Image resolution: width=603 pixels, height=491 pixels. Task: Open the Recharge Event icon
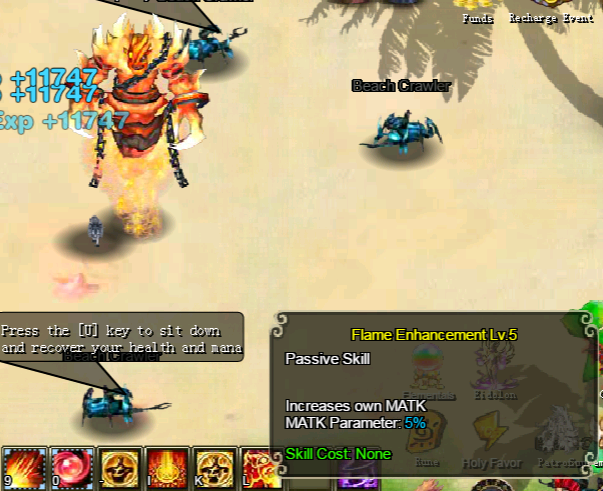549,7
